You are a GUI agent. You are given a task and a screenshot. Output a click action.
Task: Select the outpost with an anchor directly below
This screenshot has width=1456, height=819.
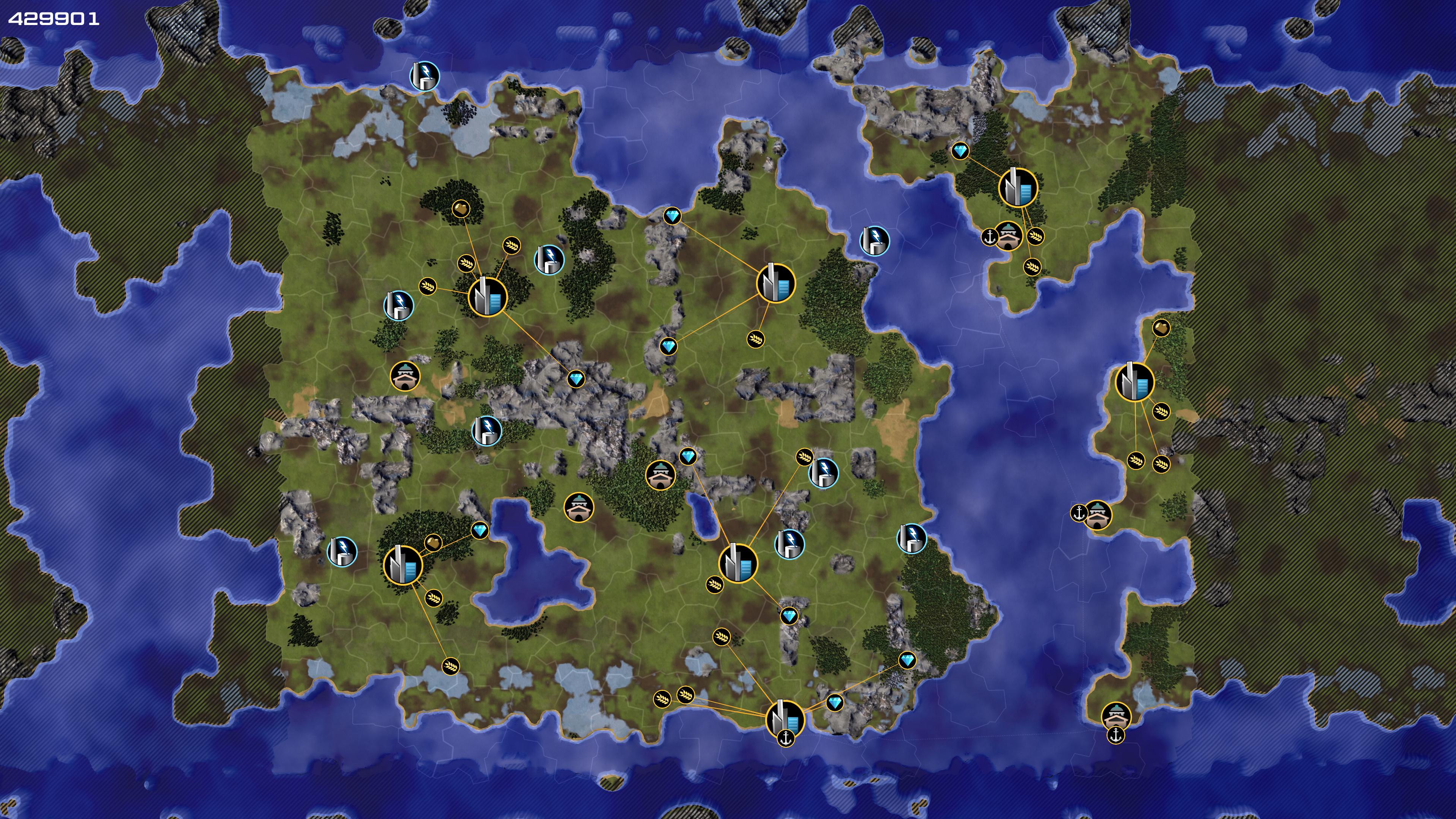[1116, 716]
